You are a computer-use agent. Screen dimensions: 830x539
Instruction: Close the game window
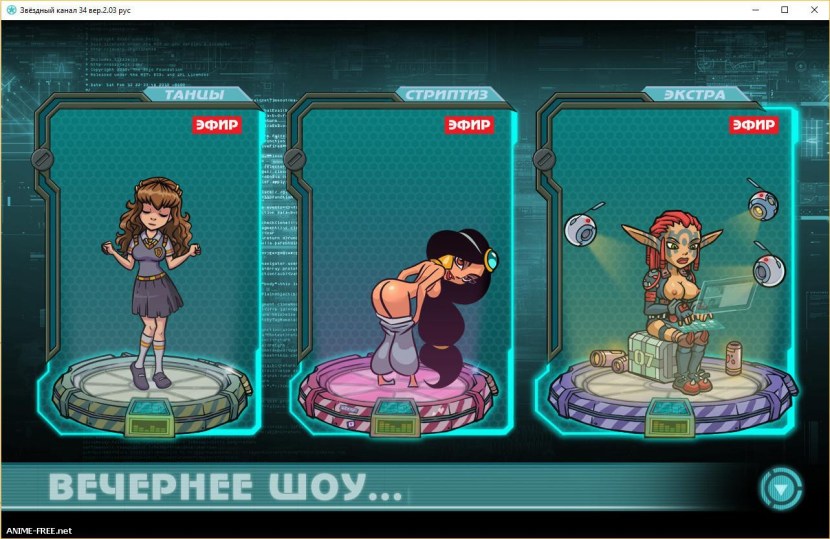(813, 10)
